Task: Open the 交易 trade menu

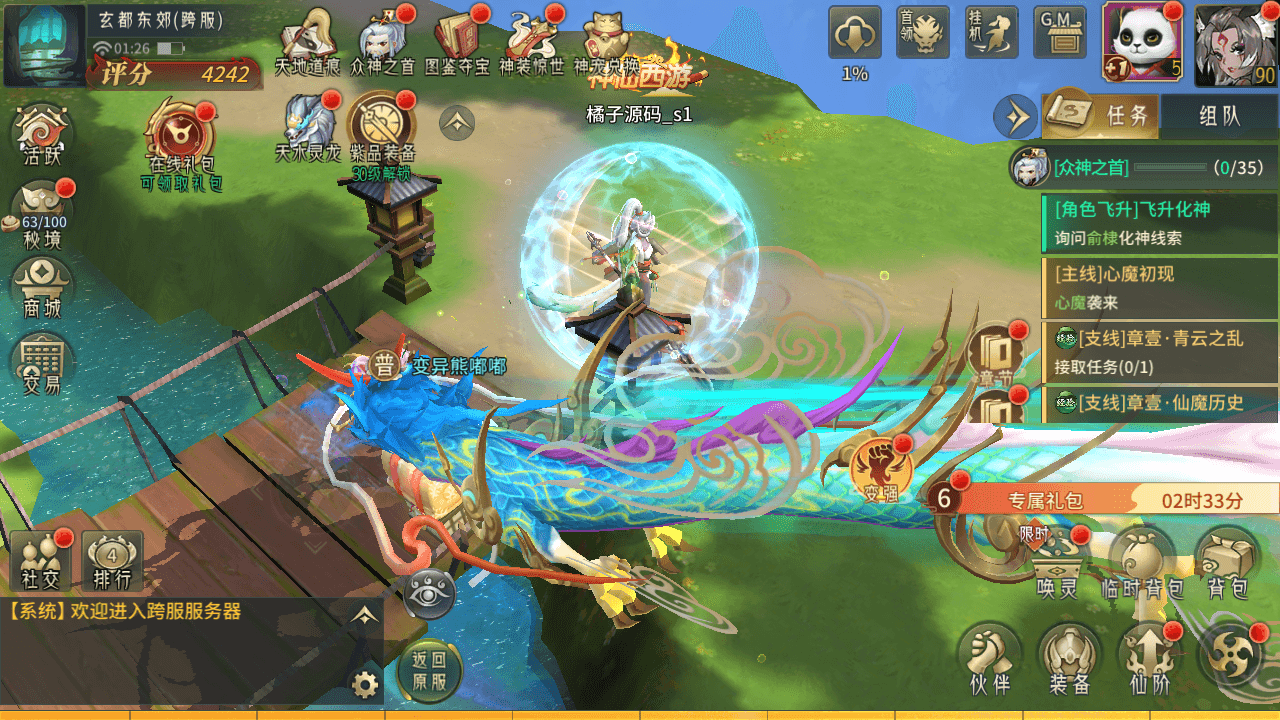Action: click(x=42, y=363)
